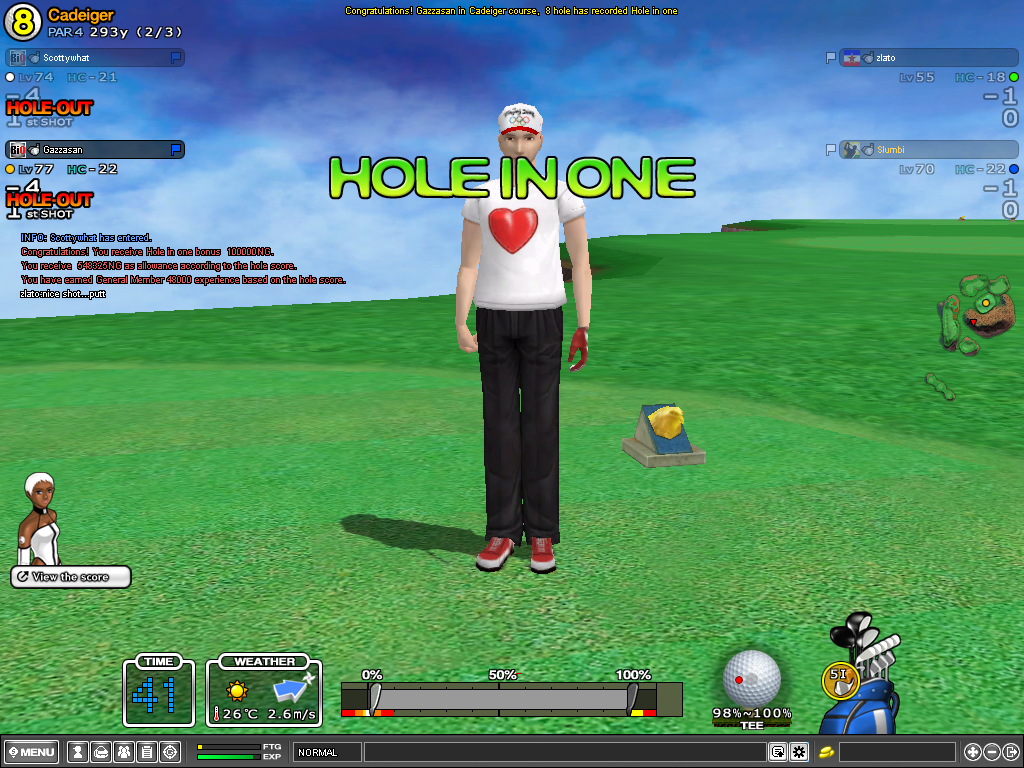Click the View the score button
The image size is (1024, 768).
[71, 577]
